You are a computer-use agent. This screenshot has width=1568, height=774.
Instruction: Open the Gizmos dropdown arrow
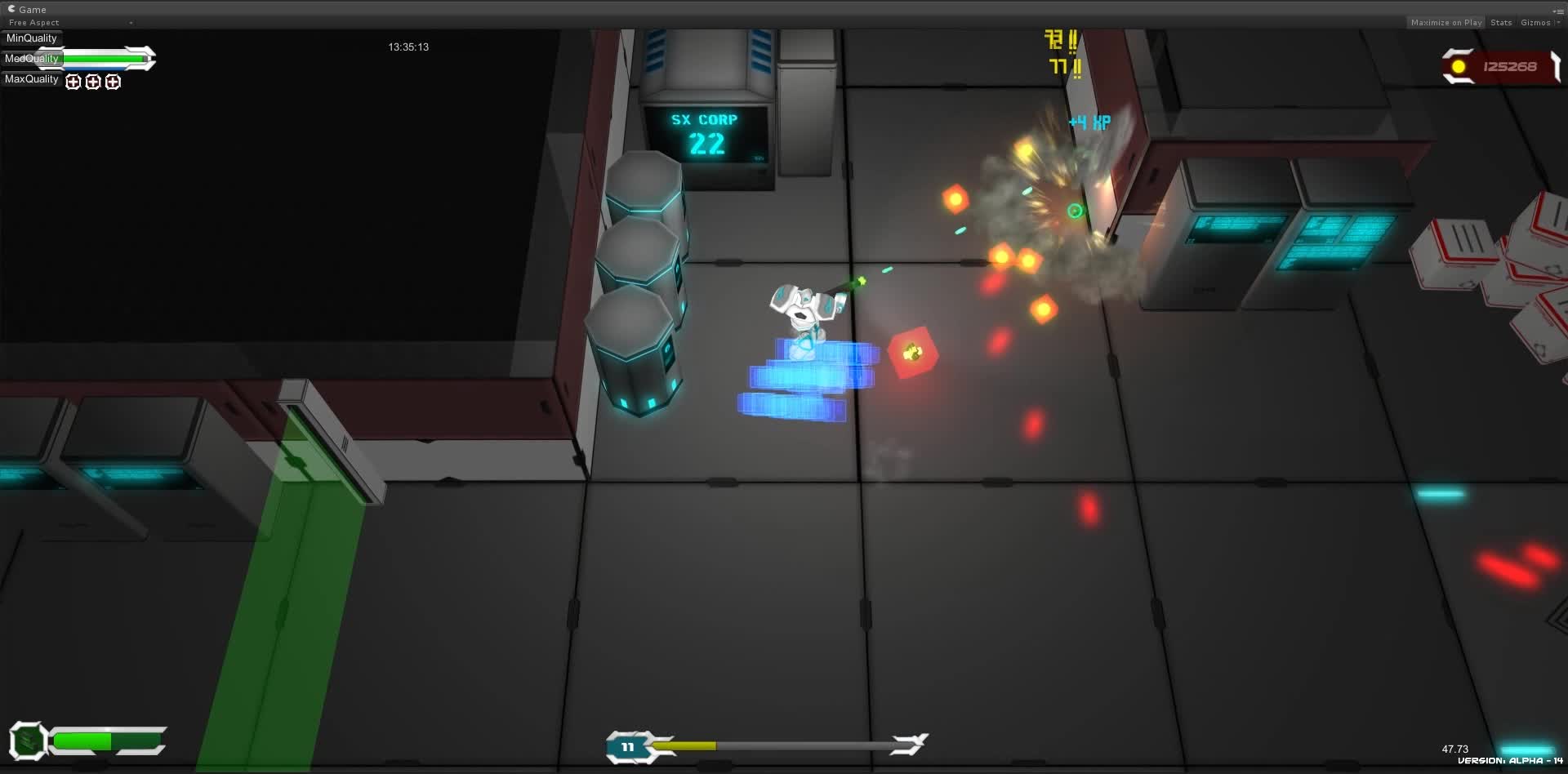1557,23
